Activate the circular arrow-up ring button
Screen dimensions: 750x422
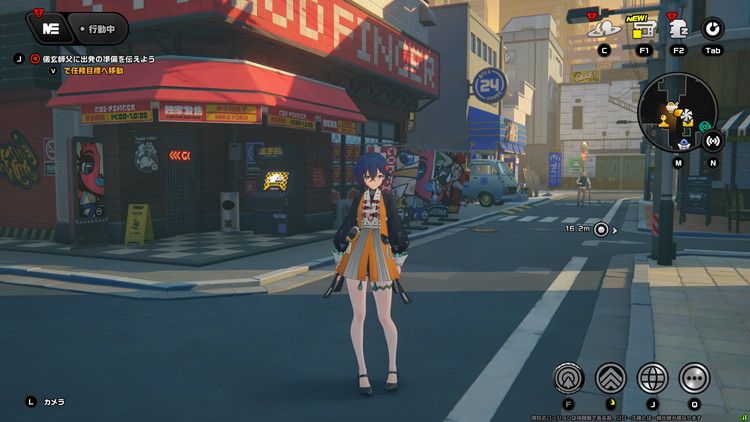(x=568, y=377)
